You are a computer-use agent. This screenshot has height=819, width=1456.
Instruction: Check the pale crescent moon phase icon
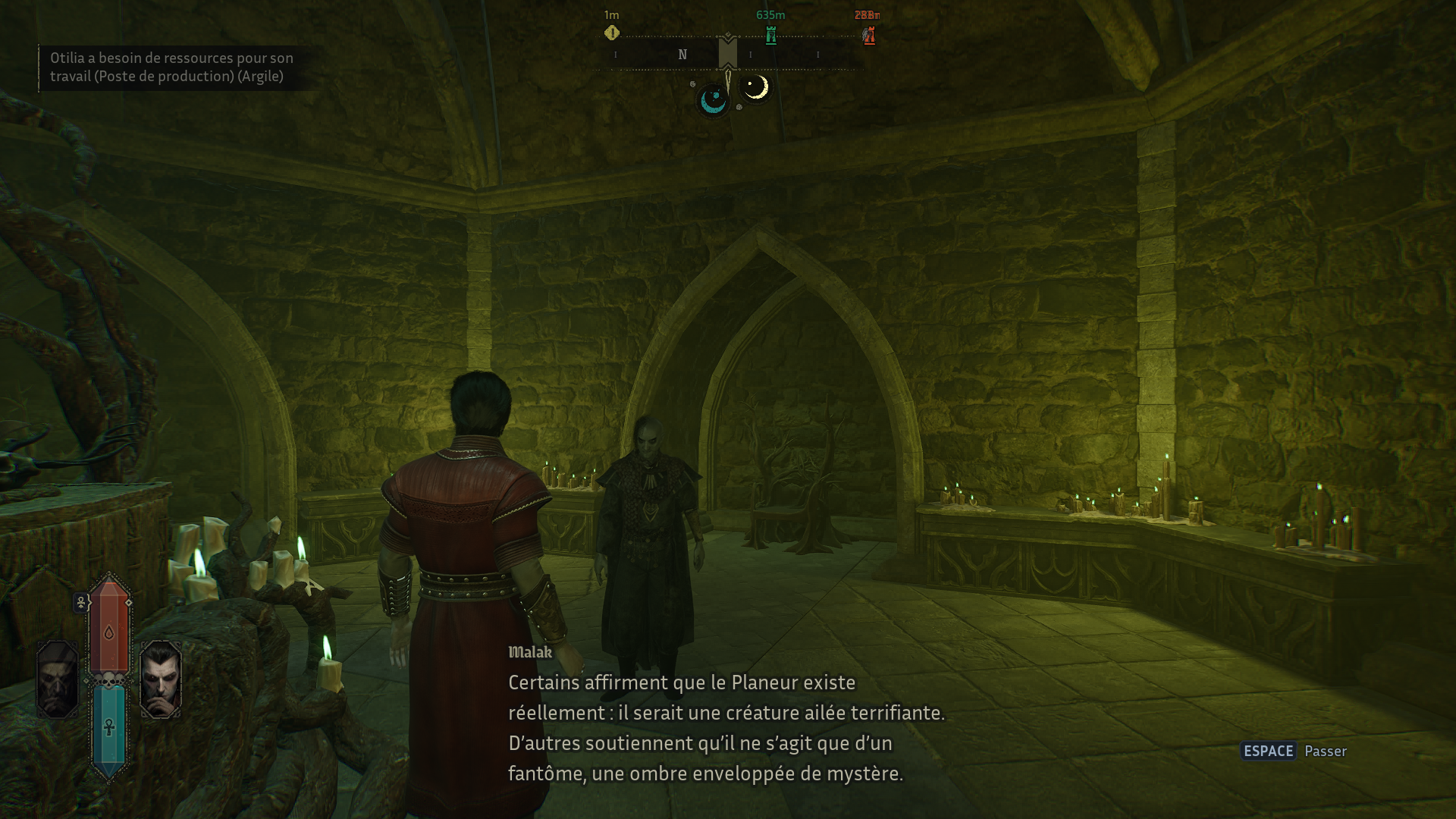[755, 88]
